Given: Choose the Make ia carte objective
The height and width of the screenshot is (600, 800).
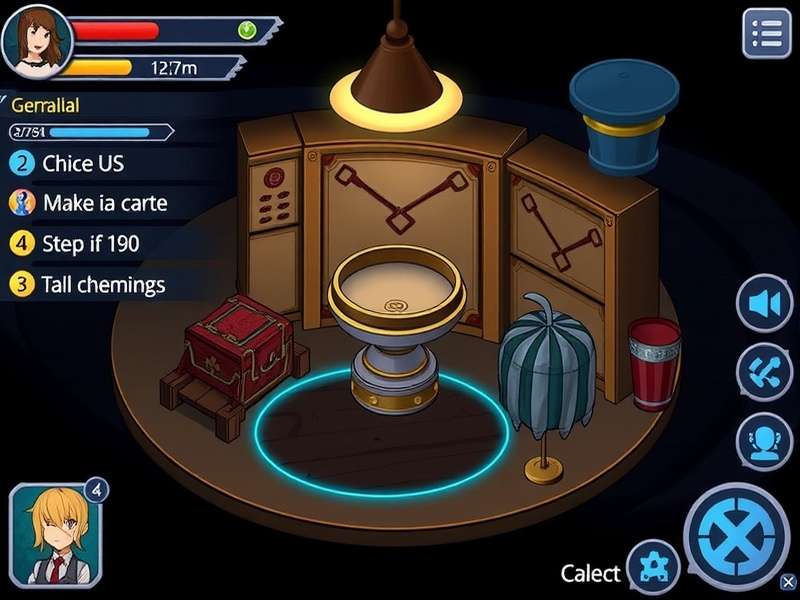Looking at the screenshot, I should point(104,203).
